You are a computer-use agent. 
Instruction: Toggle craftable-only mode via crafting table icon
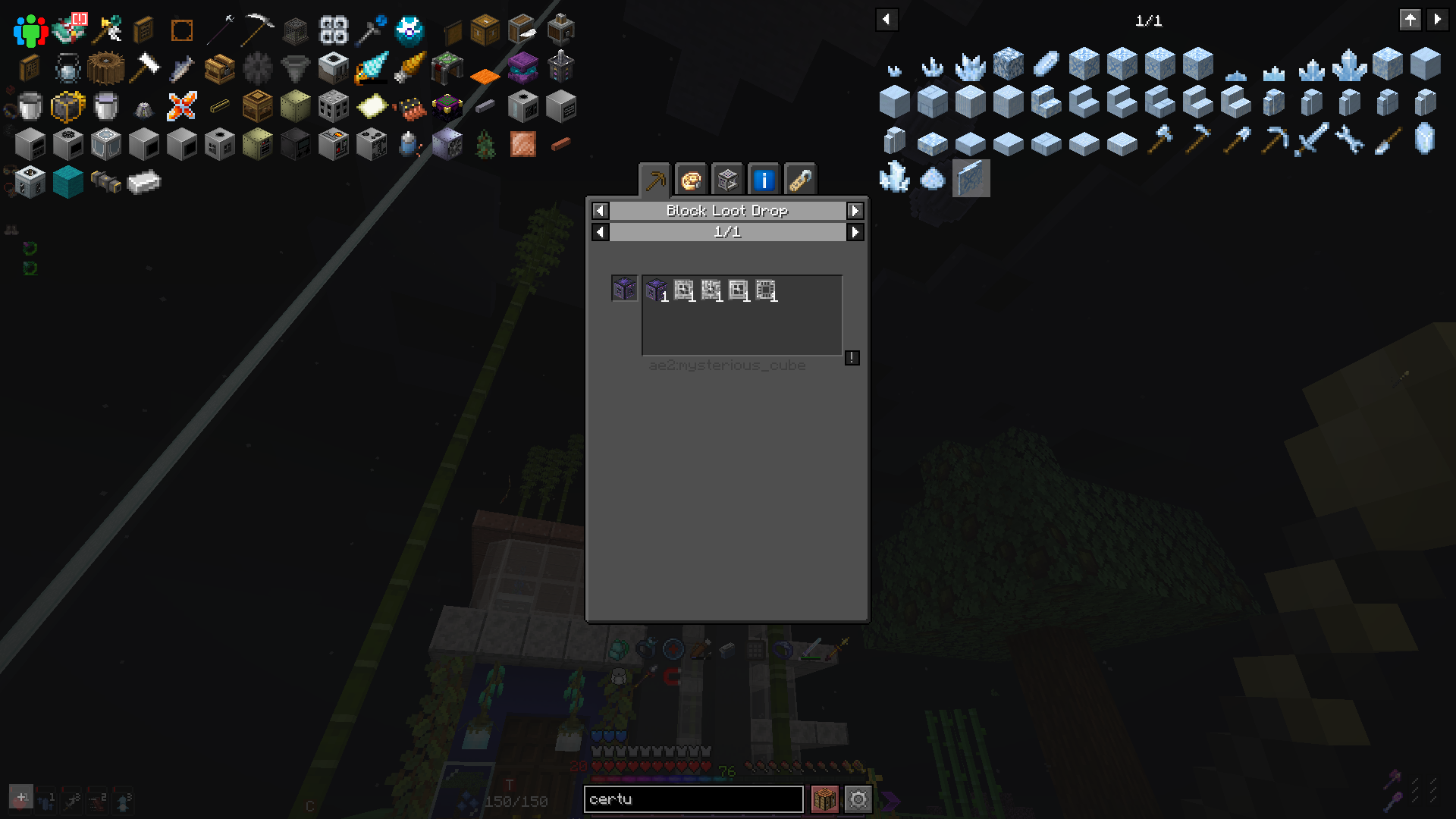(826, 799)
